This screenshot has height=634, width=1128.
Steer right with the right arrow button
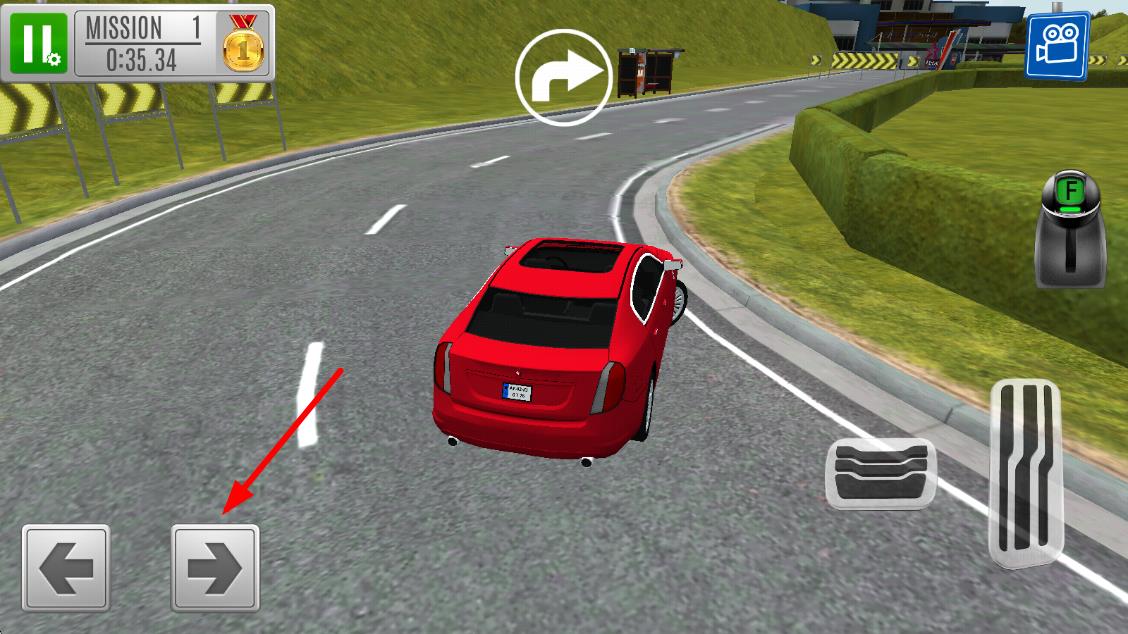215,567
